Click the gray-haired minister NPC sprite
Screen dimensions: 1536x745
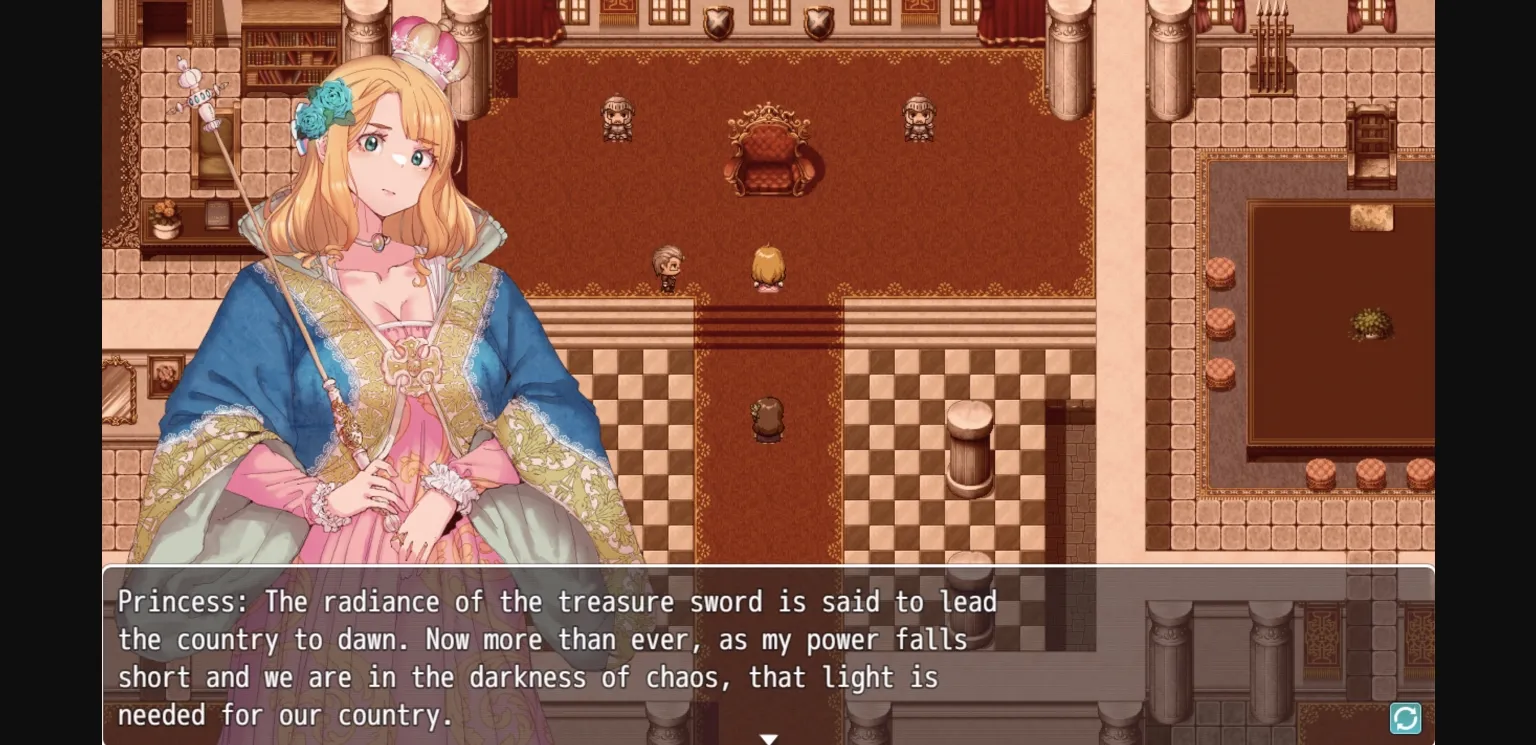pyautogui.click(x=668, y=268)
